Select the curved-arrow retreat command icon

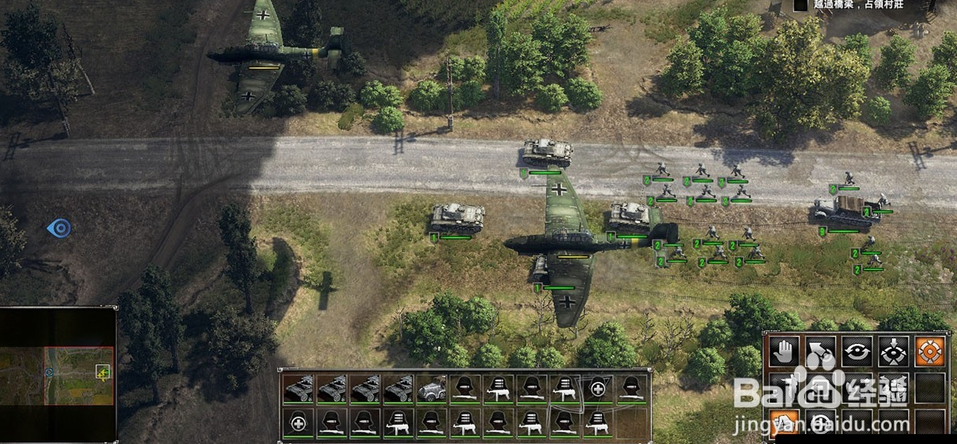click(x=822, y=351)
